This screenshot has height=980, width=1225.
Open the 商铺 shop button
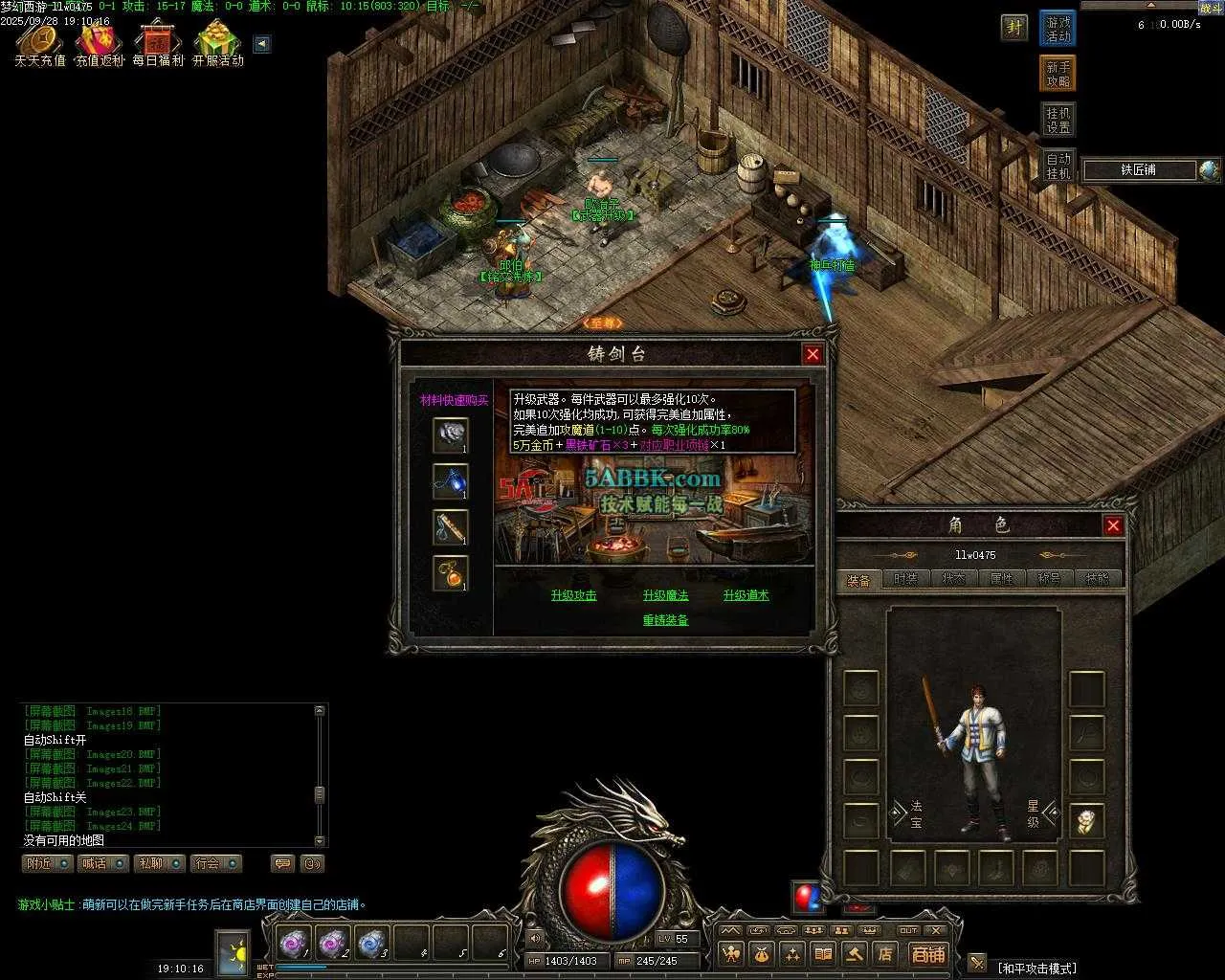(927, 954)
